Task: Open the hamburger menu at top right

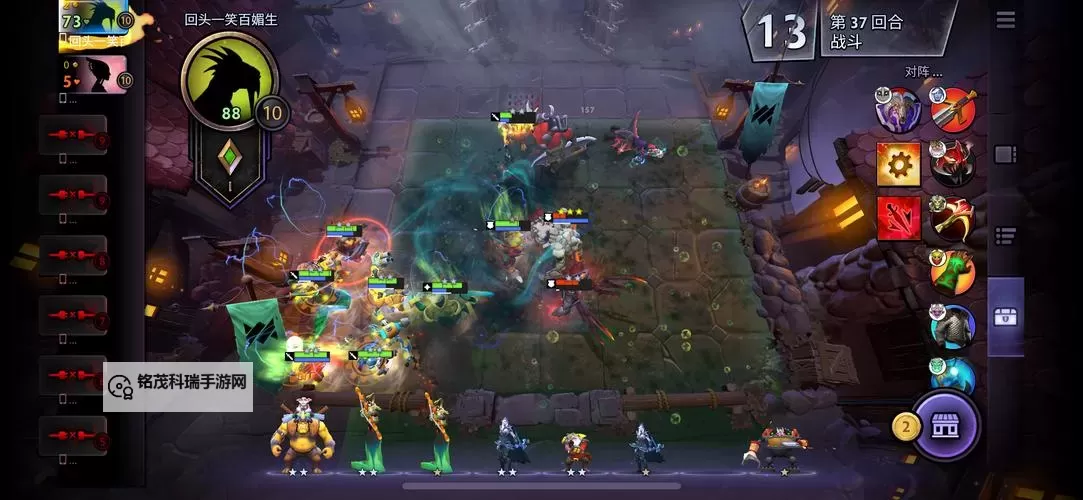Action: pyautogui.click(x=1006, y=20)
